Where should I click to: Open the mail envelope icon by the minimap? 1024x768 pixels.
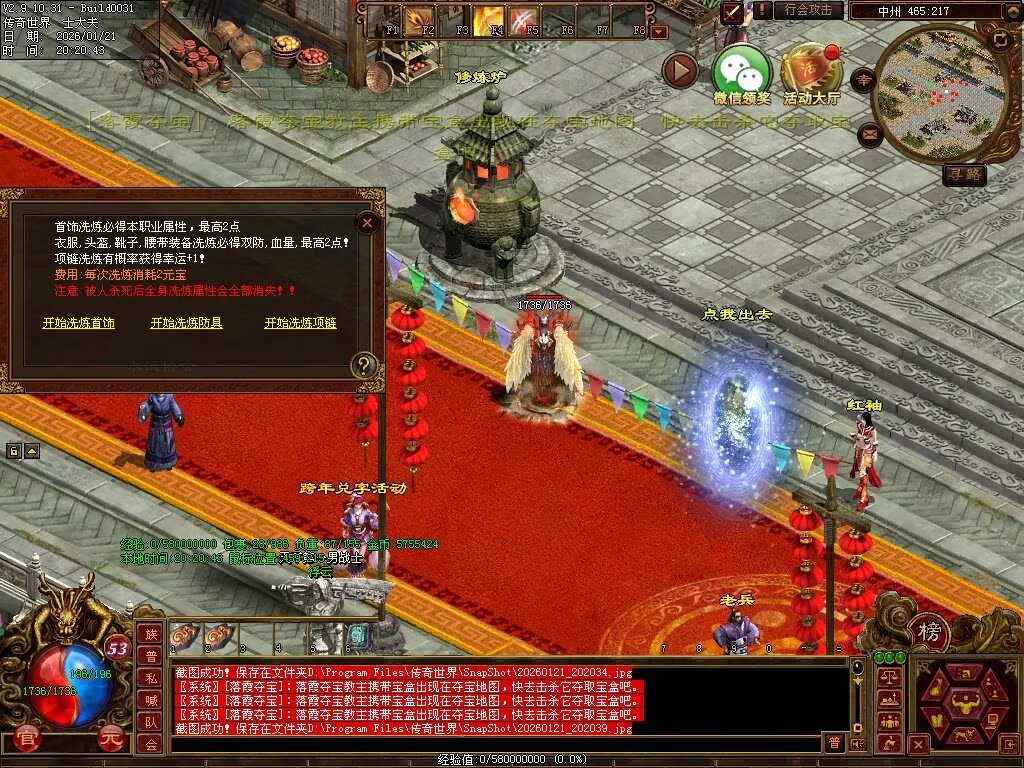[x=870, y=134]
